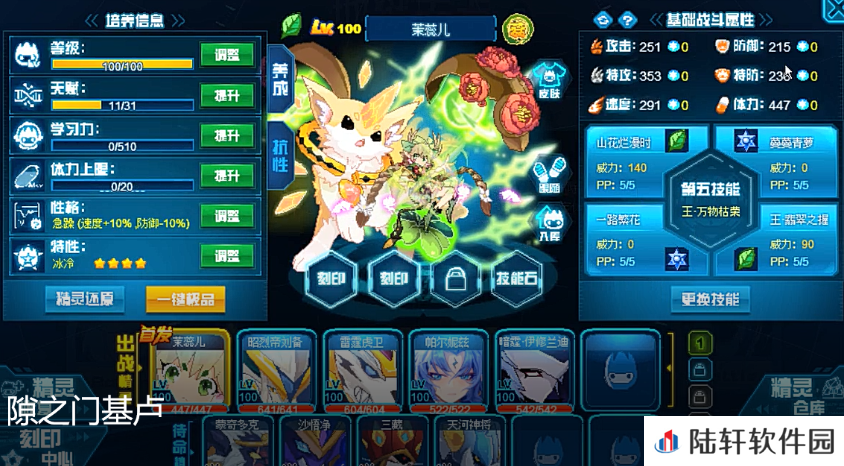Select the 养成 tab
This screenshot has height=466, width=844.
280,78
